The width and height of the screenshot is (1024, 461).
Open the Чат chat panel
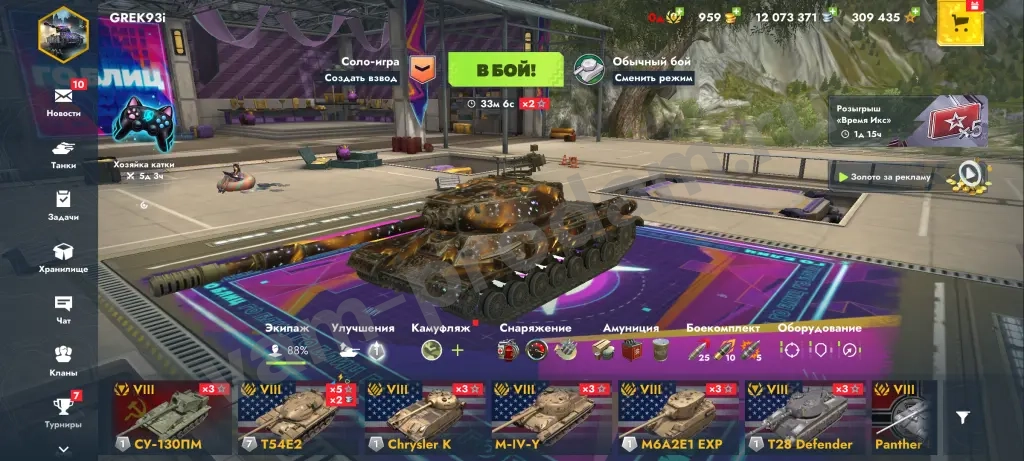[63, 308]
